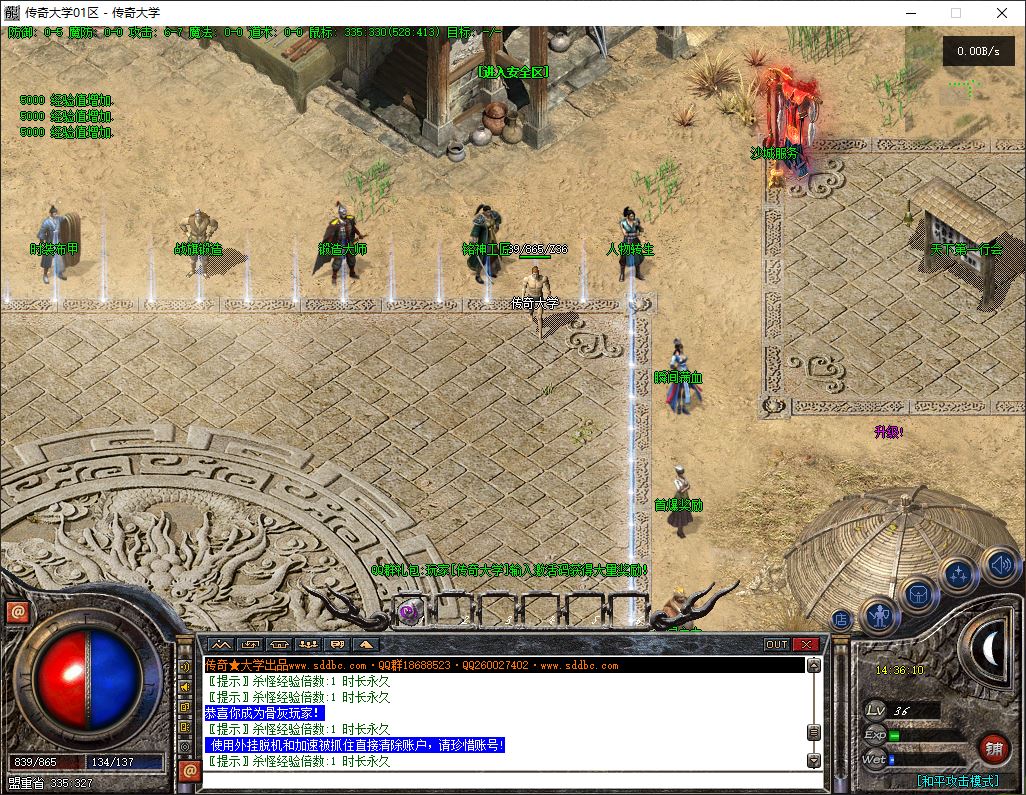Close the game with the red X button

[806, 645]
